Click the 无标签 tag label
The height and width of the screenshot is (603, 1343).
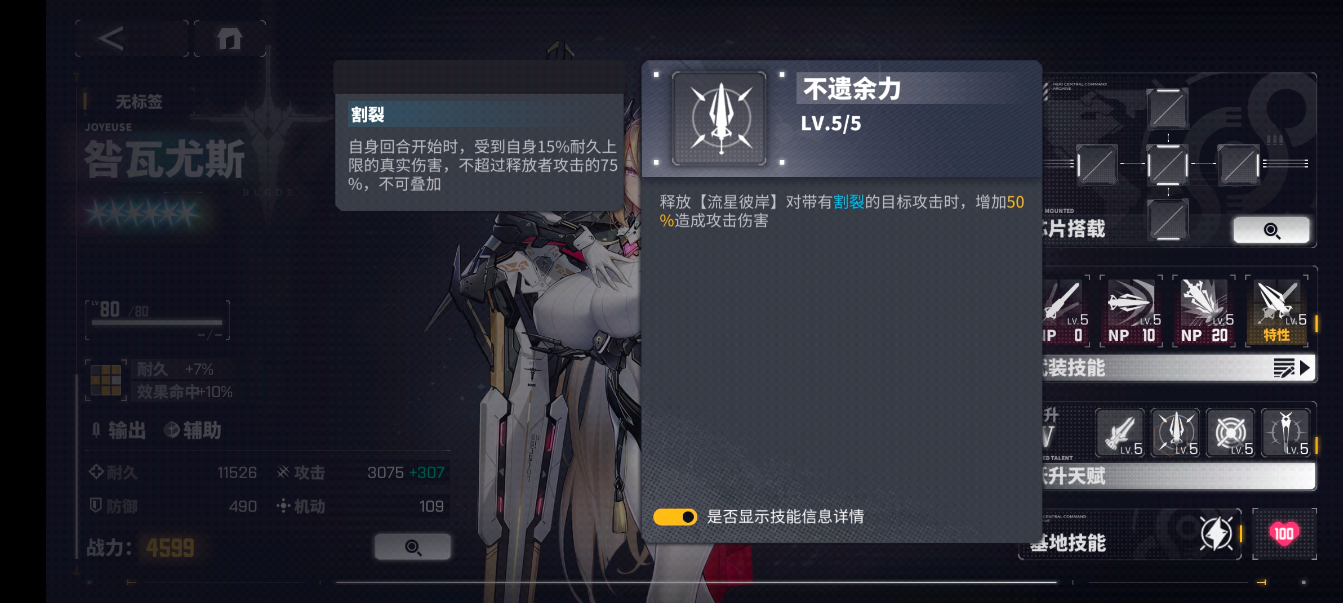click(x=138, y=101)
